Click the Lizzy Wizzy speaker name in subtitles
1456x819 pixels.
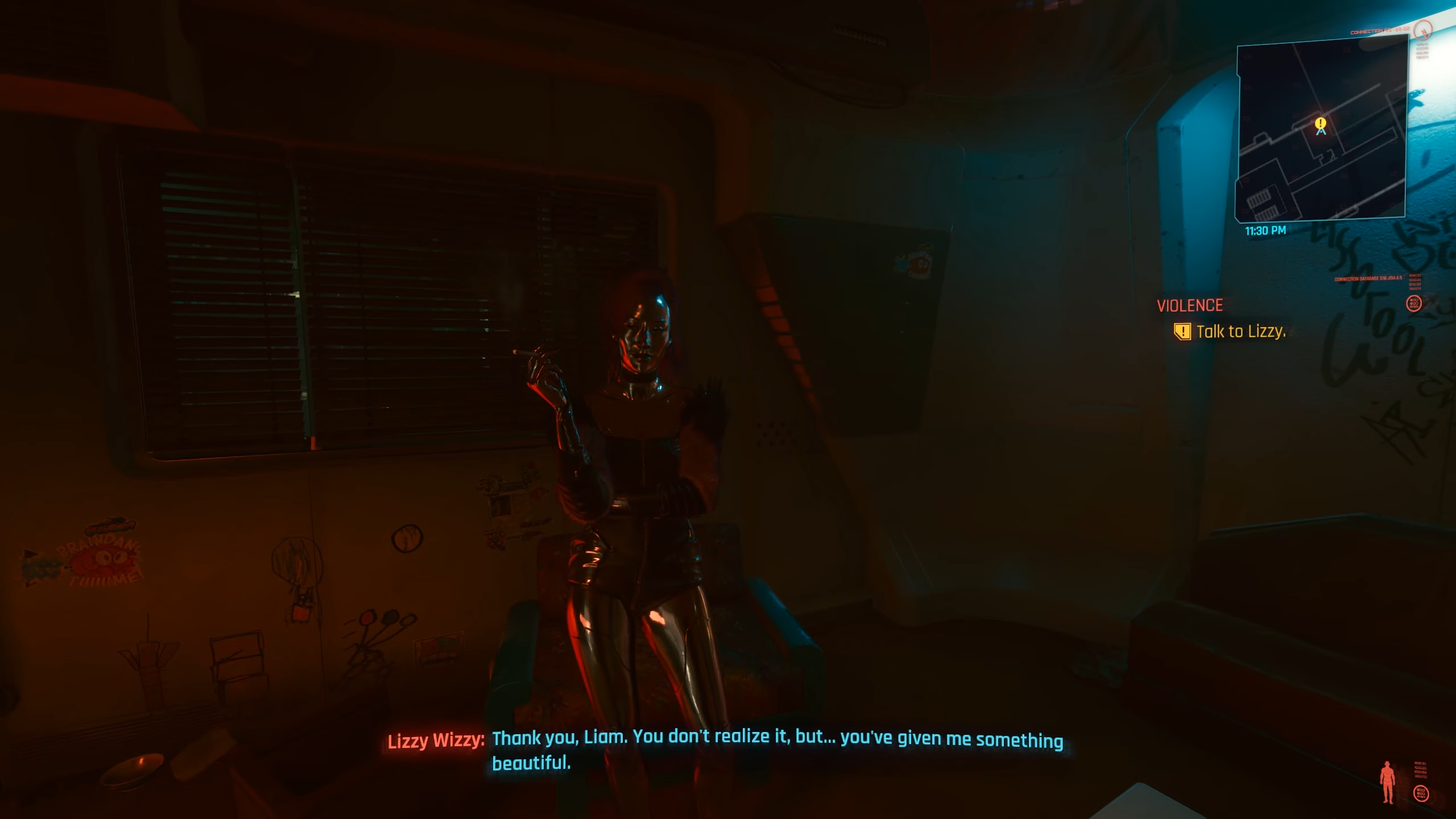pos(435,738)
